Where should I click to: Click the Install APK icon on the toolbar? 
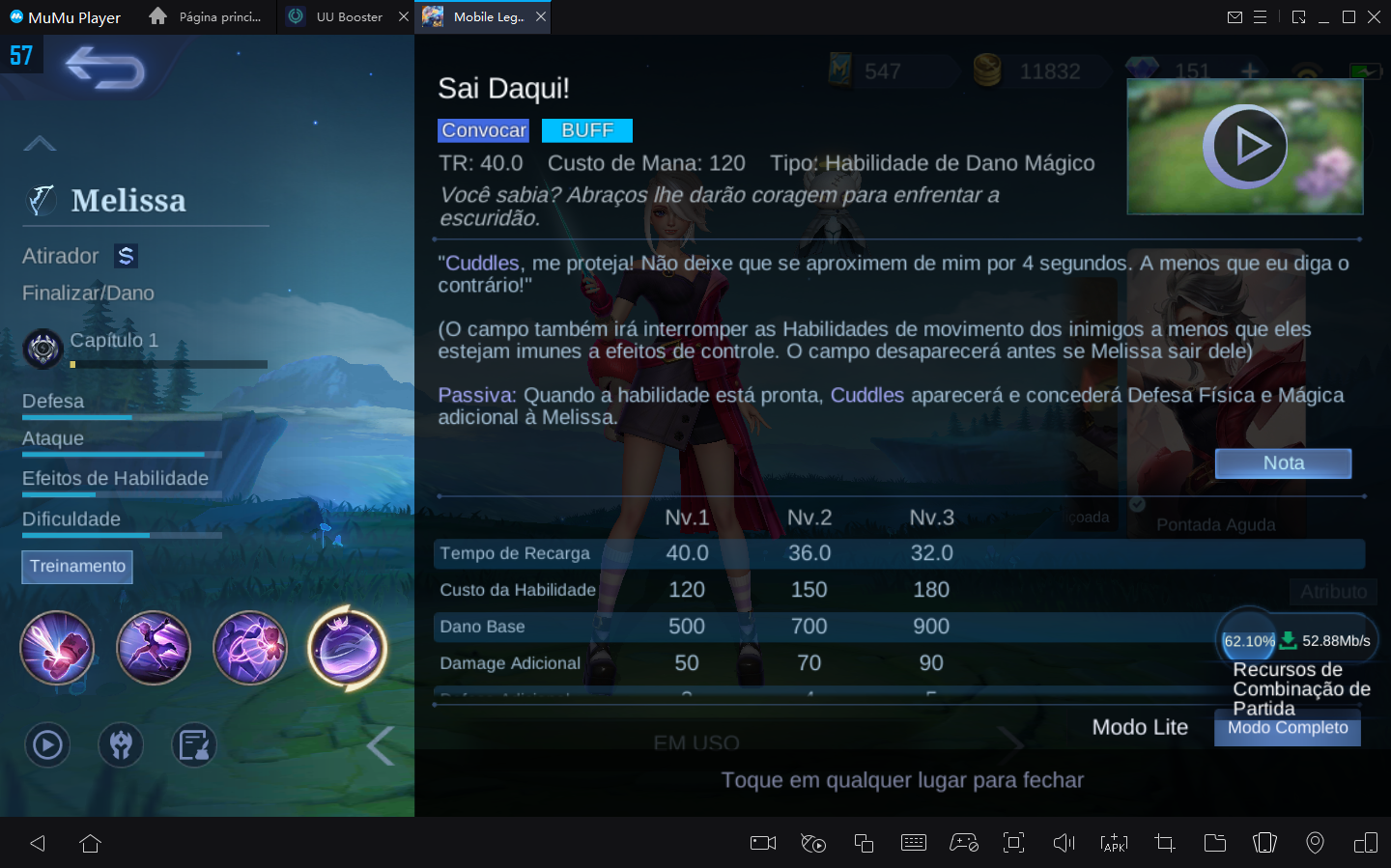1114,843
